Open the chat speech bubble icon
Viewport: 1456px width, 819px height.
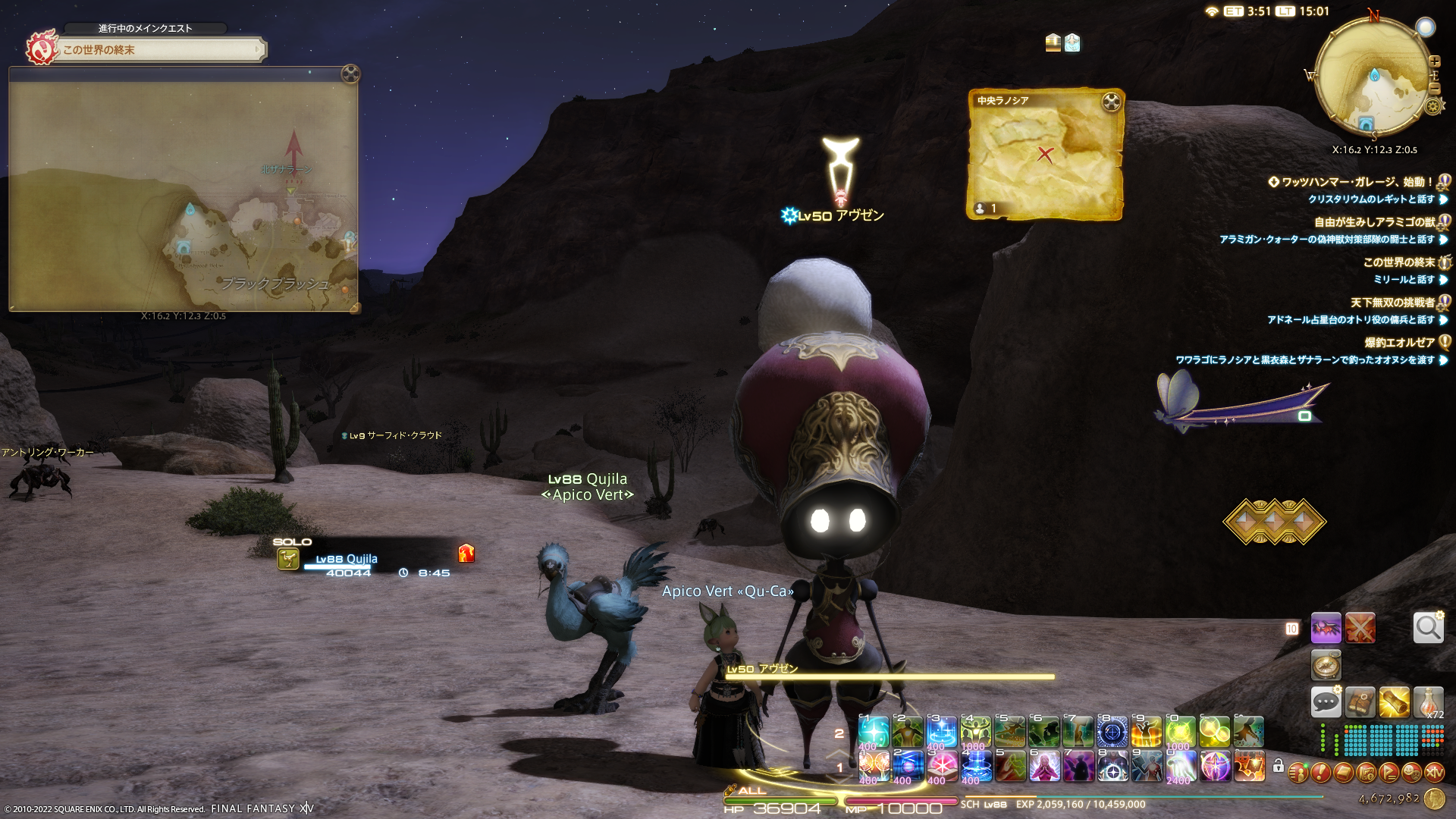tap(1326, 702)
